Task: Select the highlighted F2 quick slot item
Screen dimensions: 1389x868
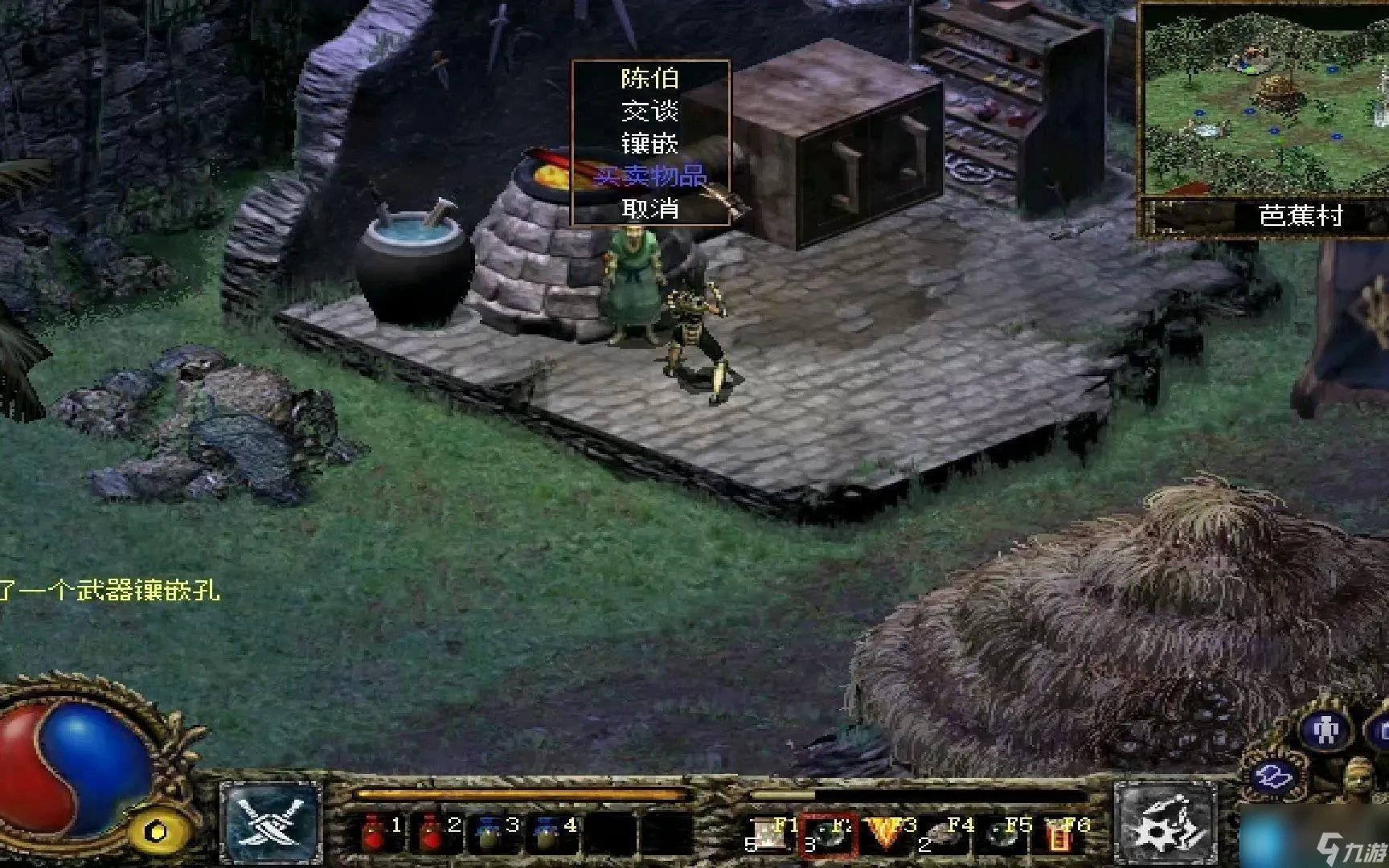Action: (x=828, y=834)
